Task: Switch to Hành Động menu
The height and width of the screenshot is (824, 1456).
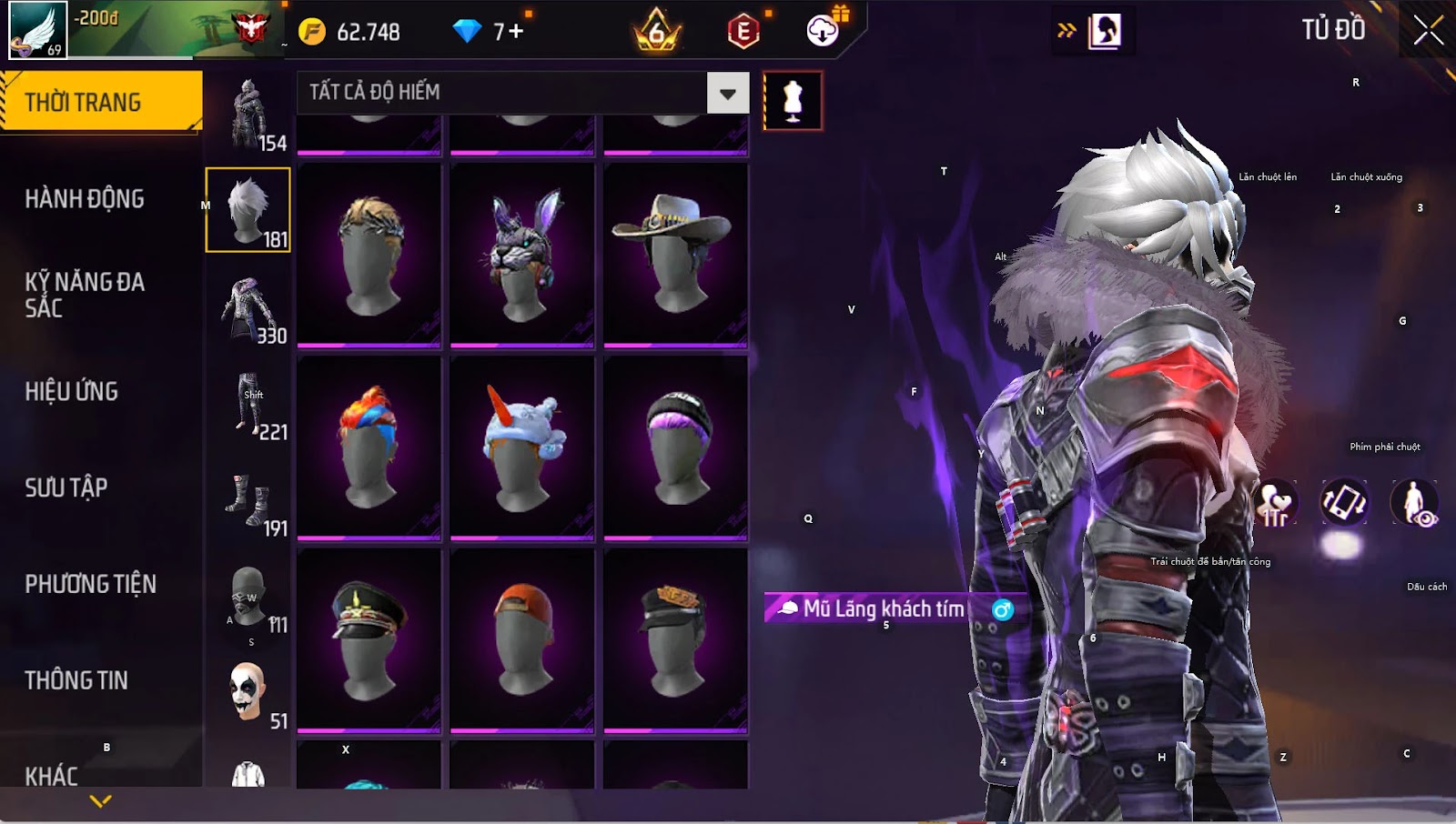Action: 85,198
